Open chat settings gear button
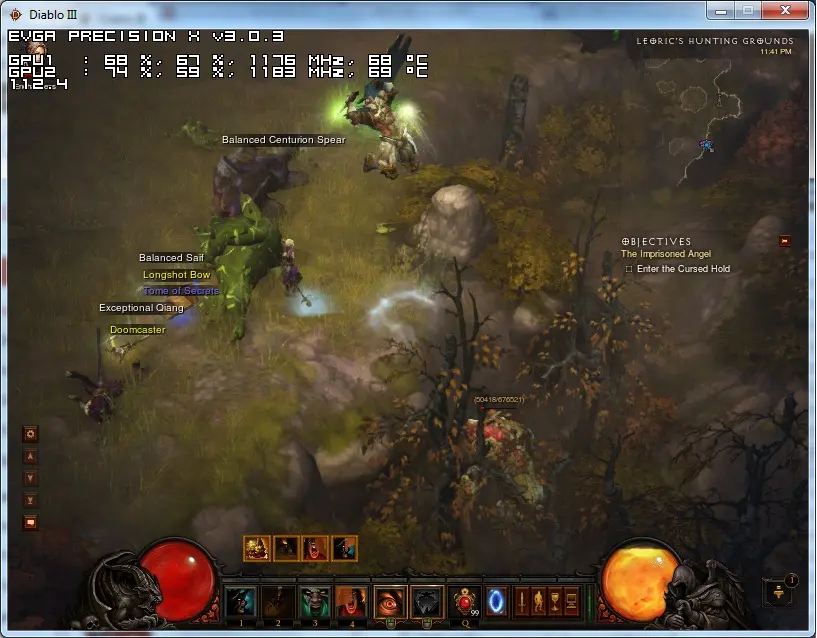 30,434
